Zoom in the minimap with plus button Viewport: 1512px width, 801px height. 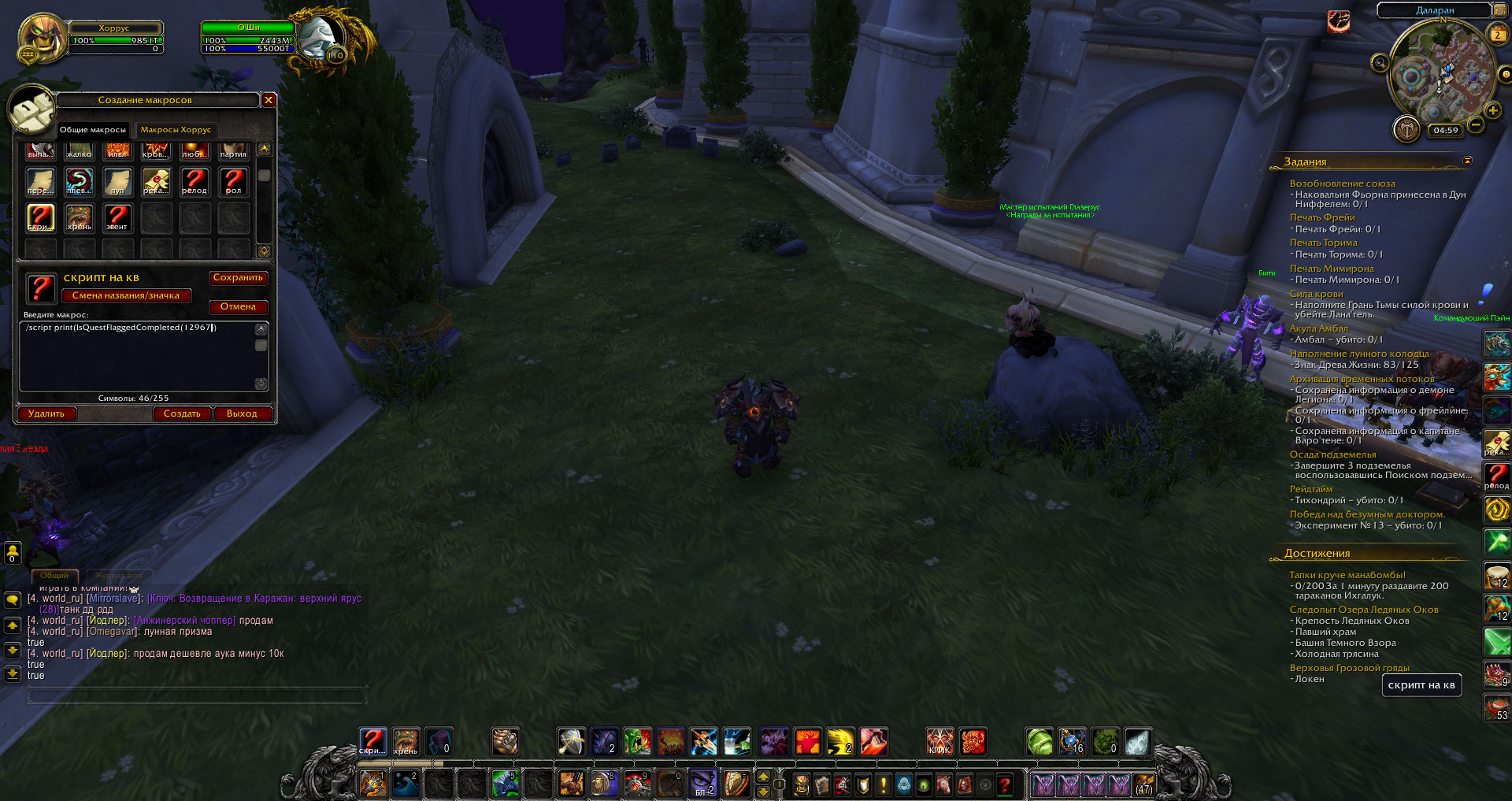click(x=1492, y=111)
